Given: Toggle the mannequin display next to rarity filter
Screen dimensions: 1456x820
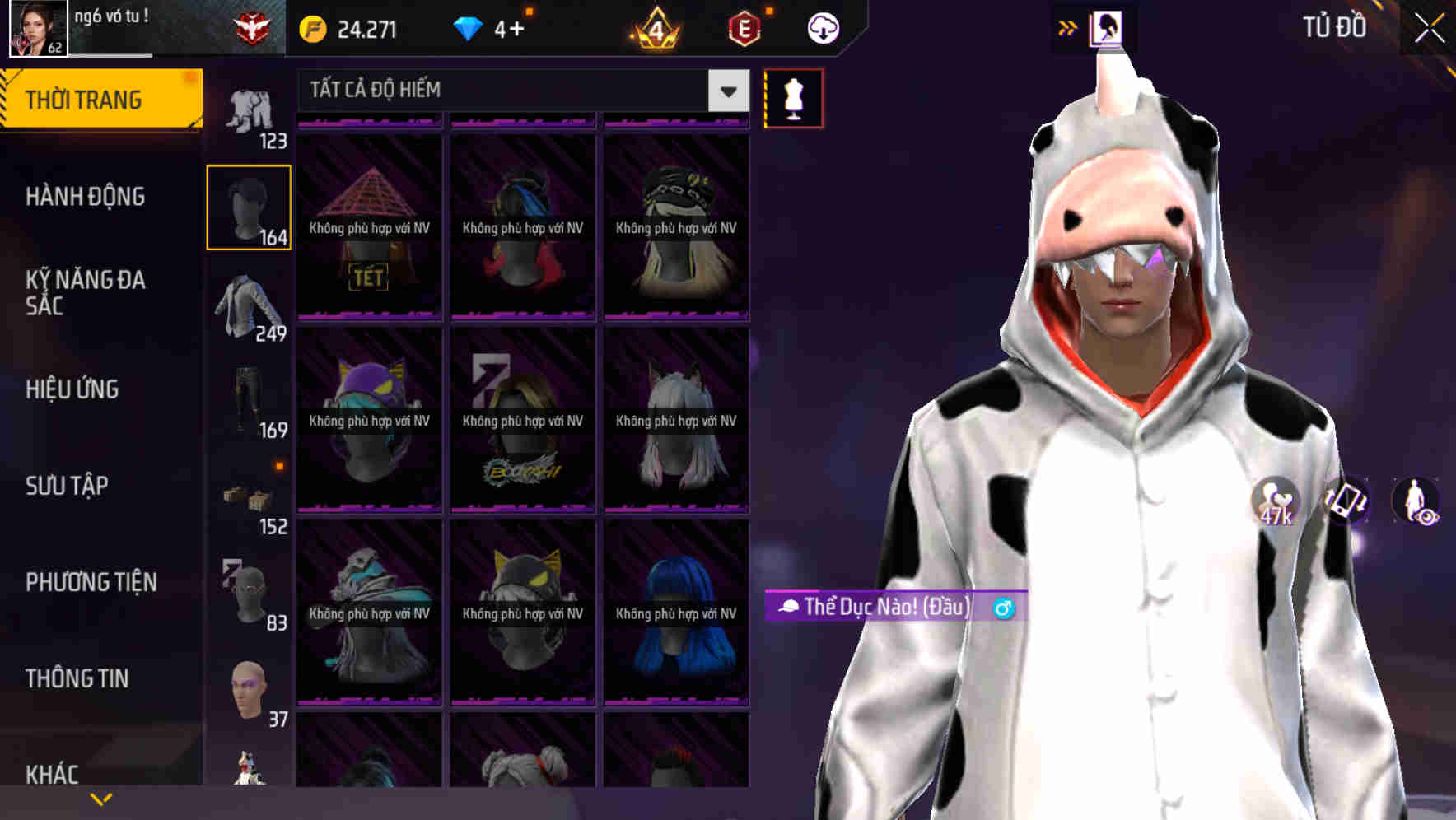Looking at the screenshot, I should pos(792,97).
